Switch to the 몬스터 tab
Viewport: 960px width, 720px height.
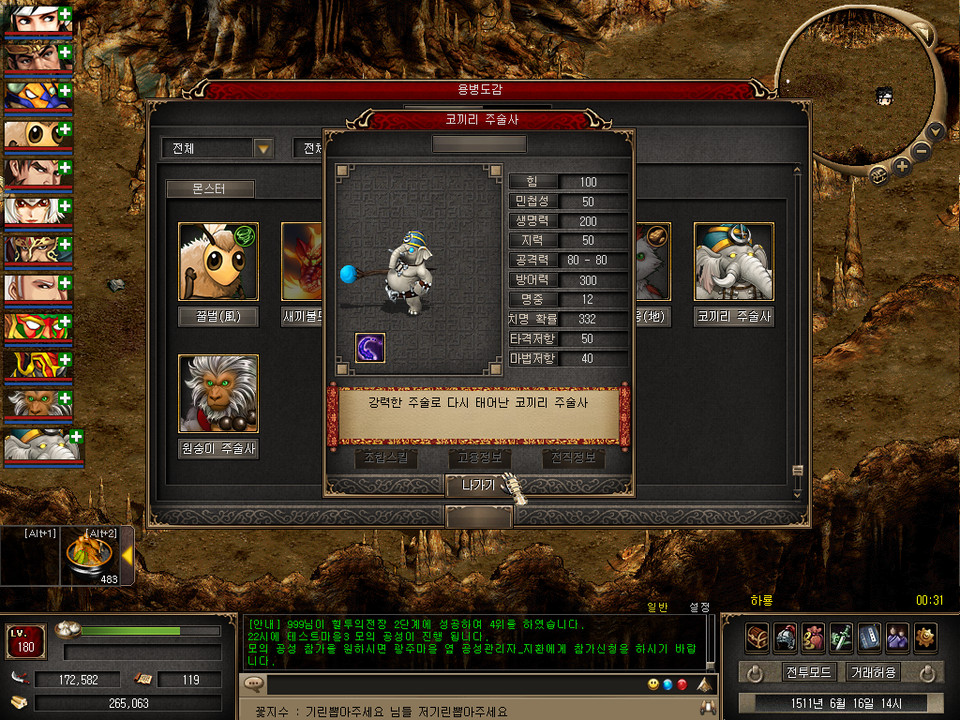click(x=210, y=189)
